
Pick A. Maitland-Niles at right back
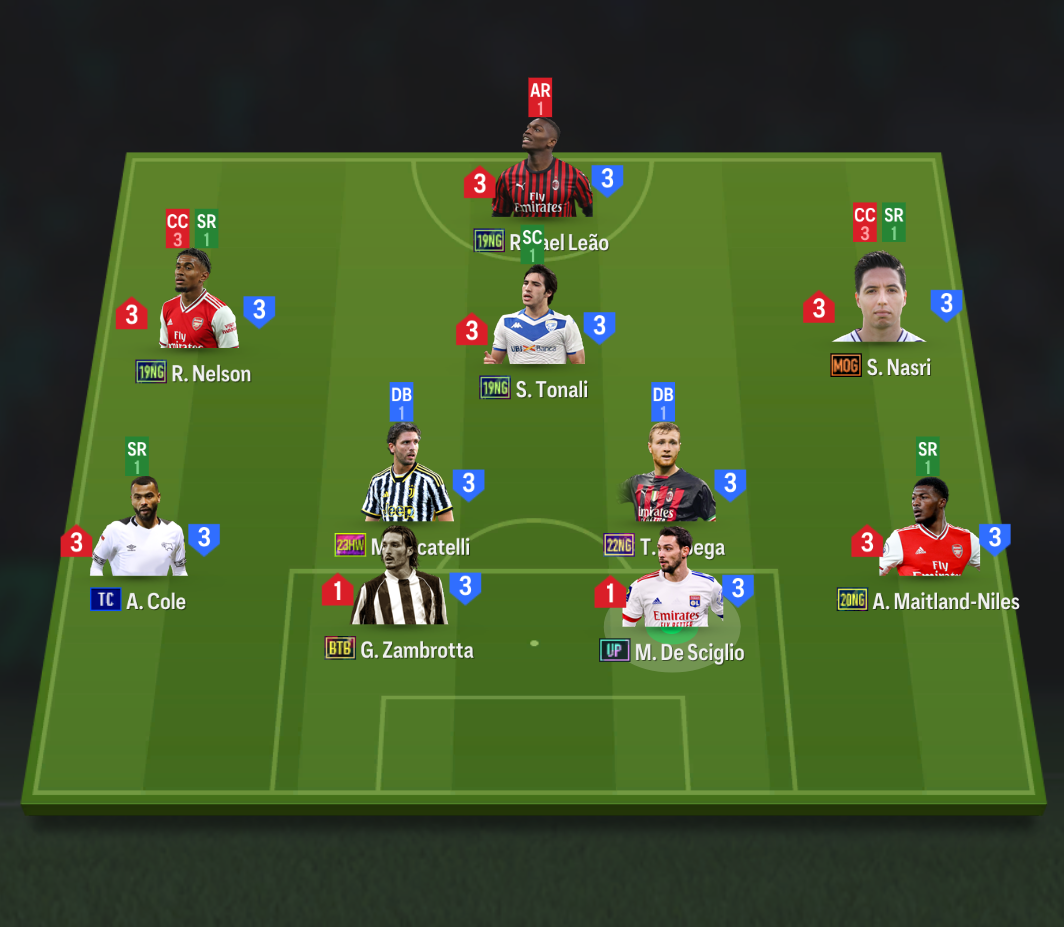[x=929, y=535]
